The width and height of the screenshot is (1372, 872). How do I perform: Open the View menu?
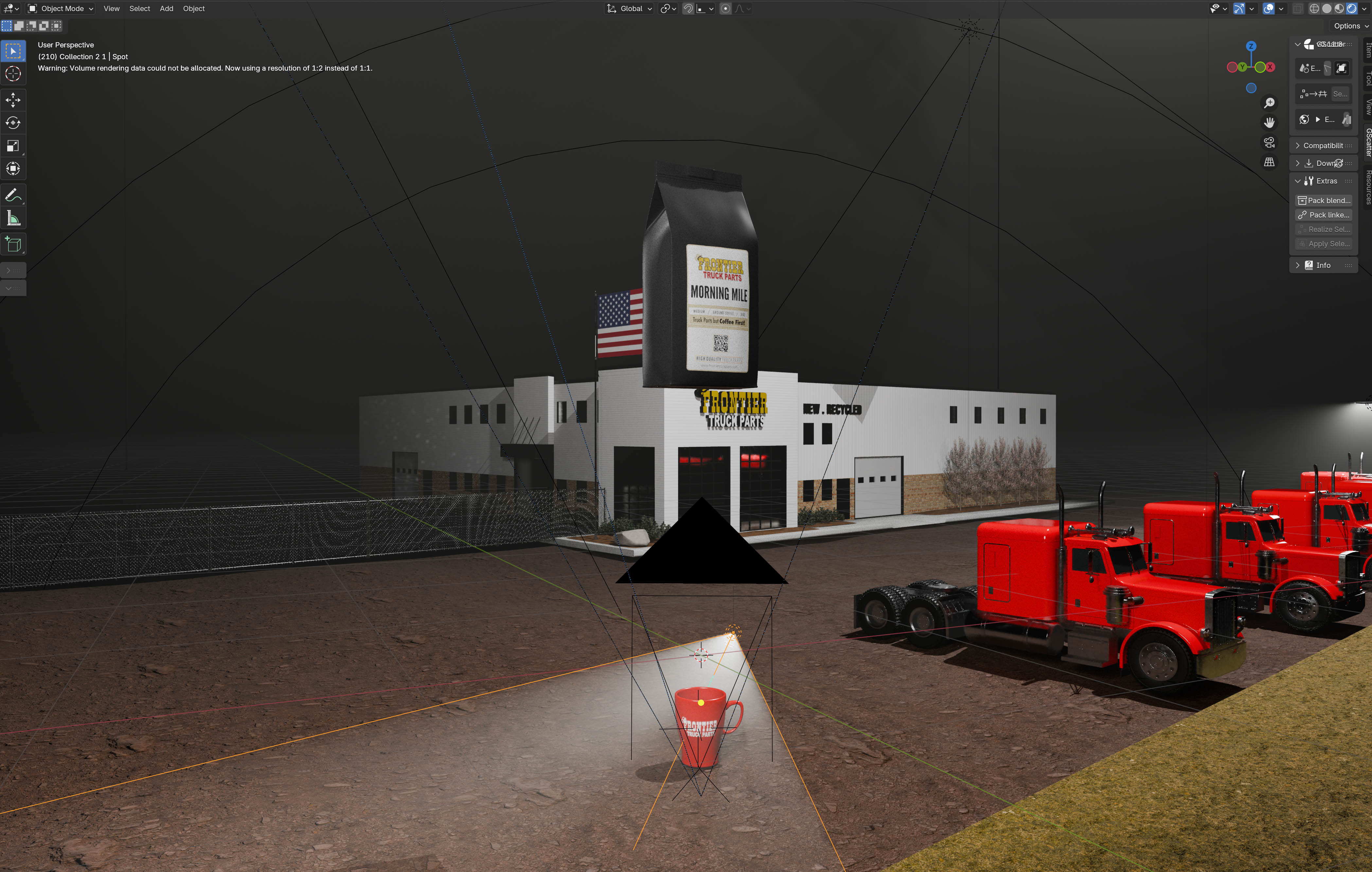point(111,9)
